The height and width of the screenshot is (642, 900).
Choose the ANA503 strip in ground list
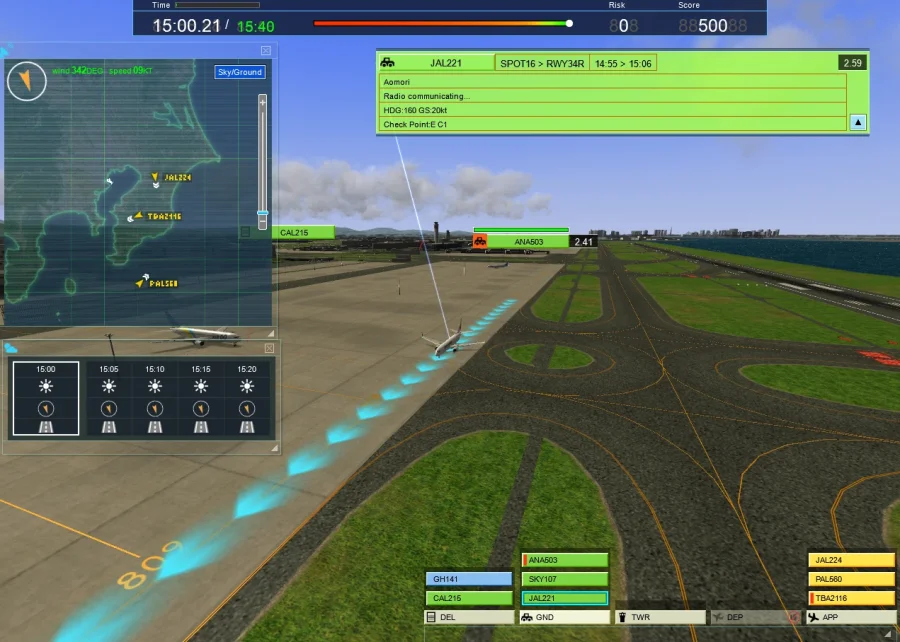(x=565, y=560)
